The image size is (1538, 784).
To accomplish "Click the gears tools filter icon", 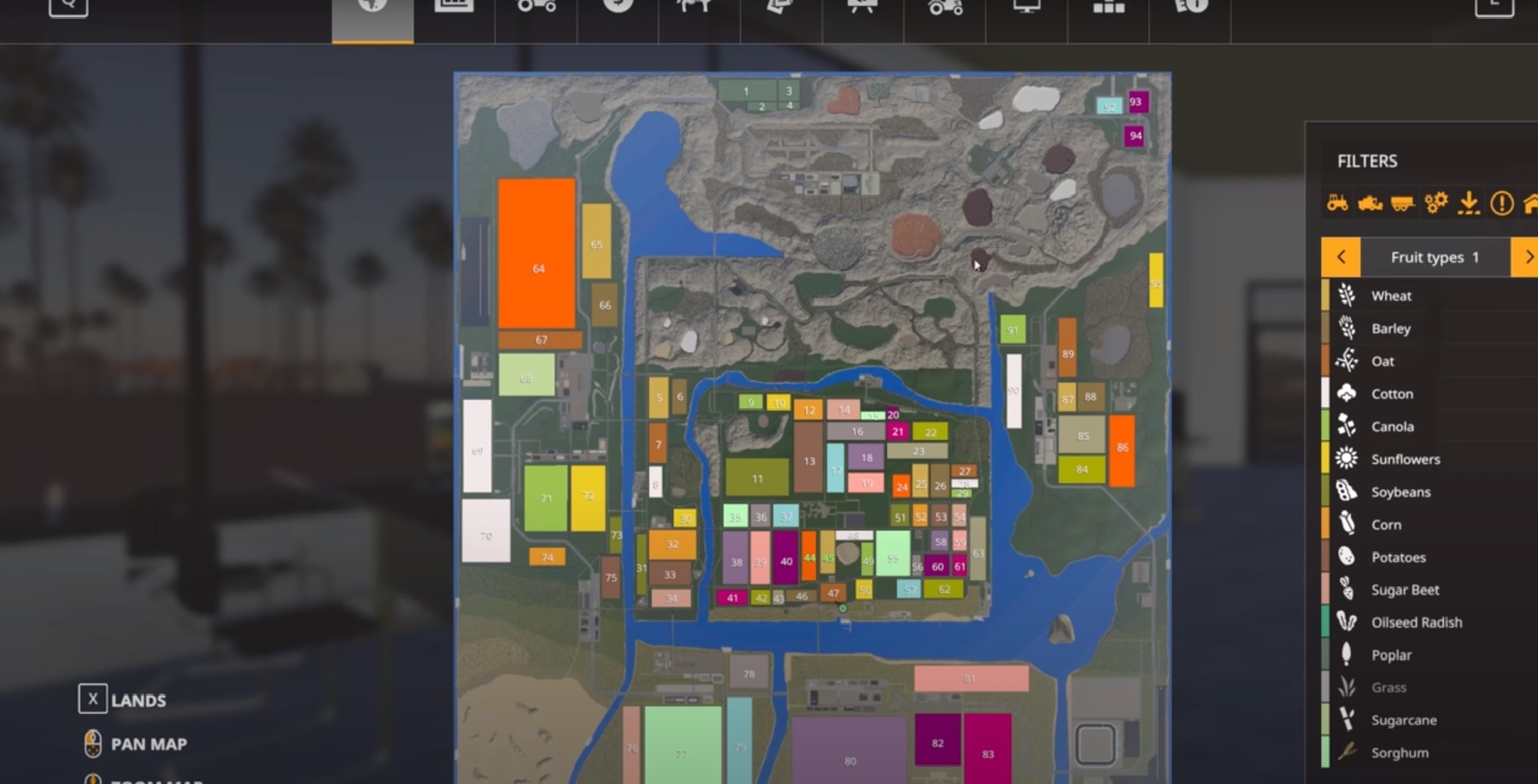I will tap(1435, 203).
